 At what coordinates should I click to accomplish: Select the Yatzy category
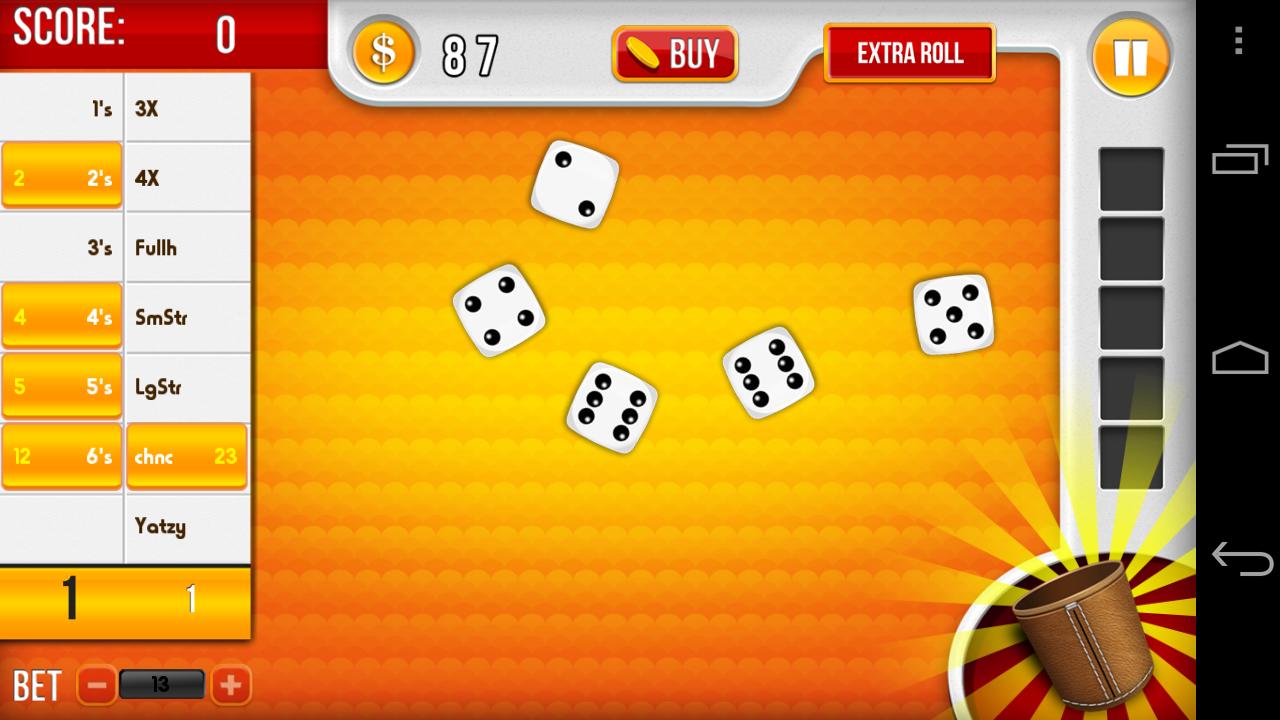pos(186,525)
